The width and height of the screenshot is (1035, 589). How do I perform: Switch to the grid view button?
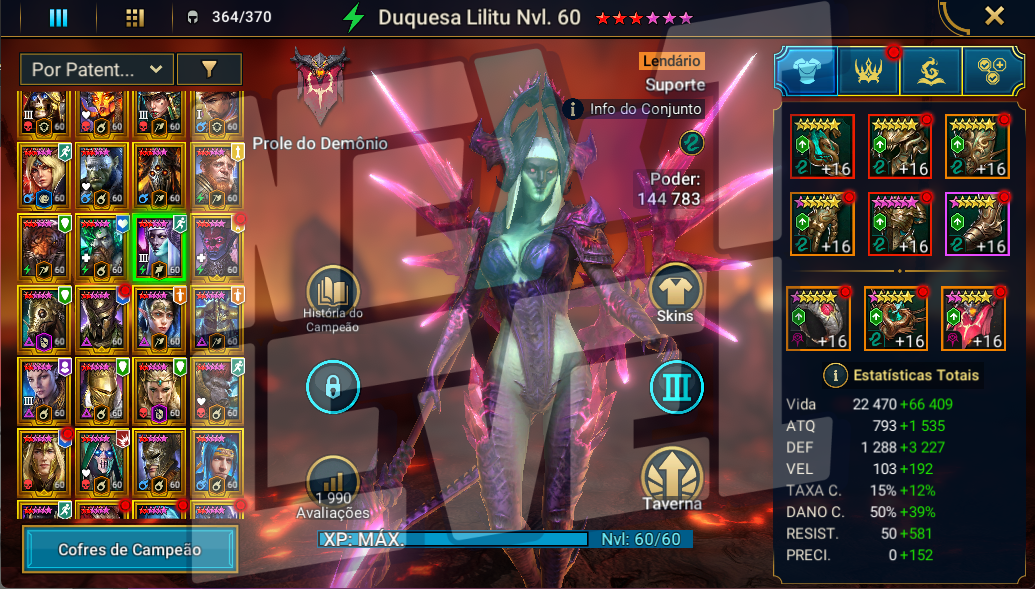click(135, 18)
